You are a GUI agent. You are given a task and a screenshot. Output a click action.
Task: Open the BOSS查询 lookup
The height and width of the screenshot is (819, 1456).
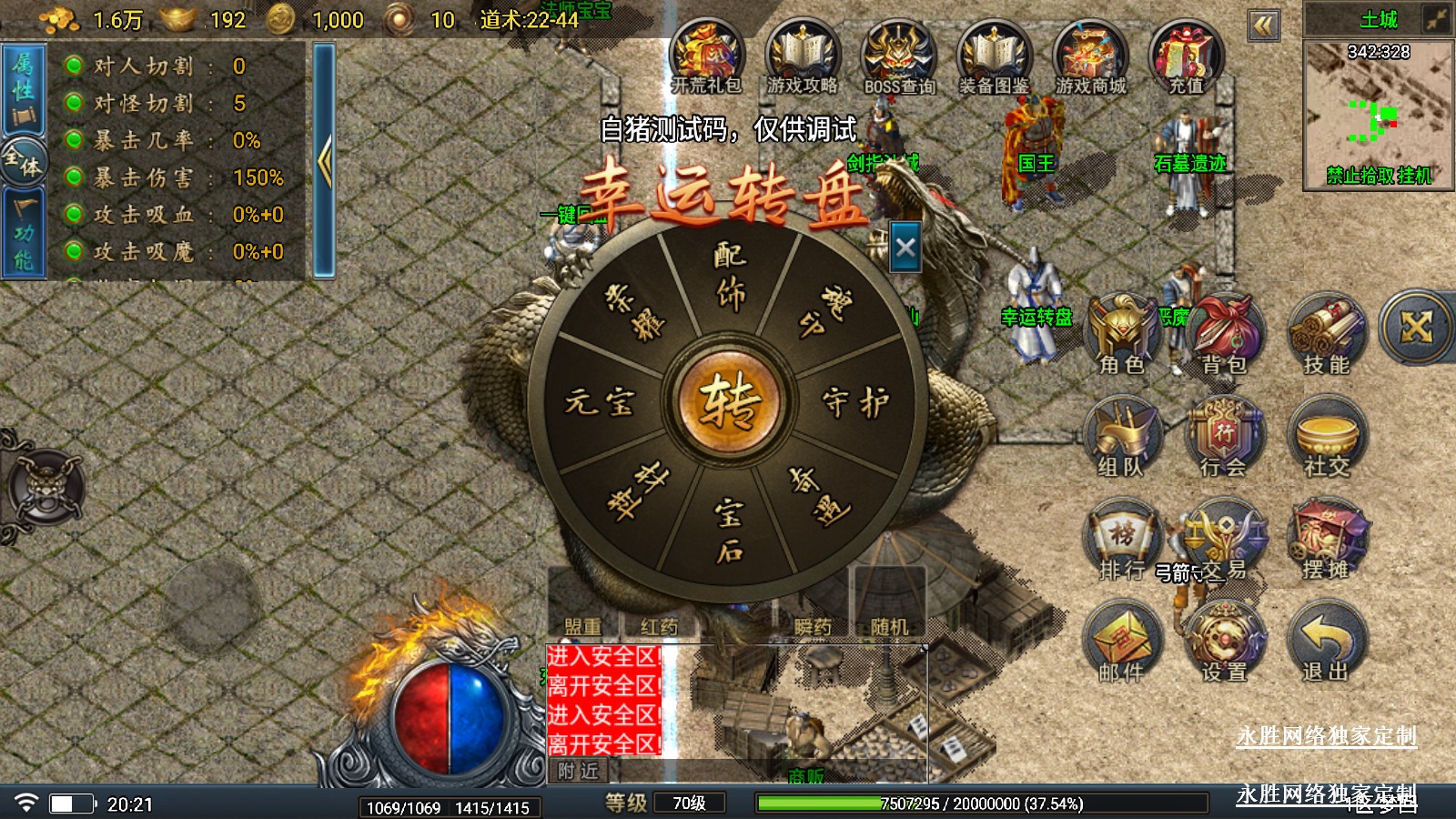click(x=899, y=57)
